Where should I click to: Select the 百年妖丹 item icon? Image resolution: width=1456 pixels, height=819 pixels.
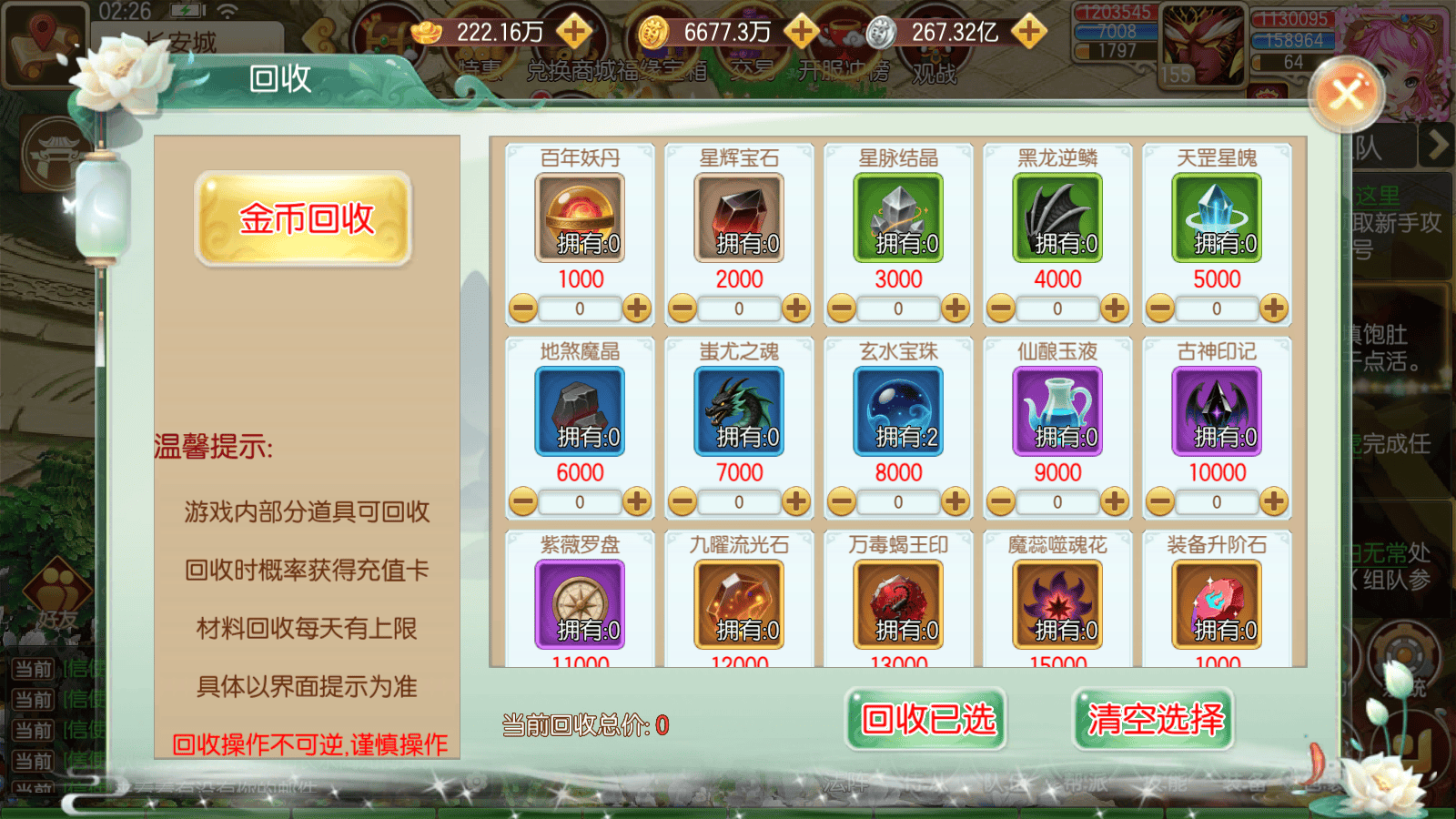(580, 218)
